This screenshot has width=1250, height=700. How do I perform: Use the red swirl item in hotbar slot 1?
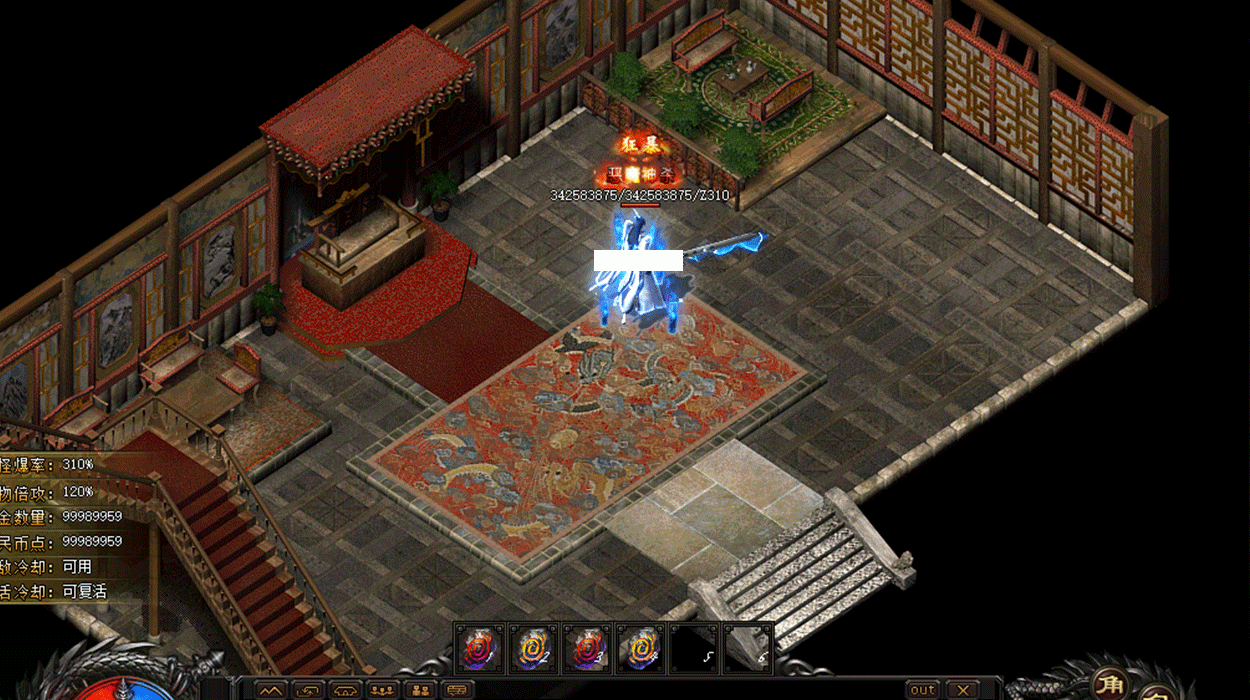click(x=480, y=648)
